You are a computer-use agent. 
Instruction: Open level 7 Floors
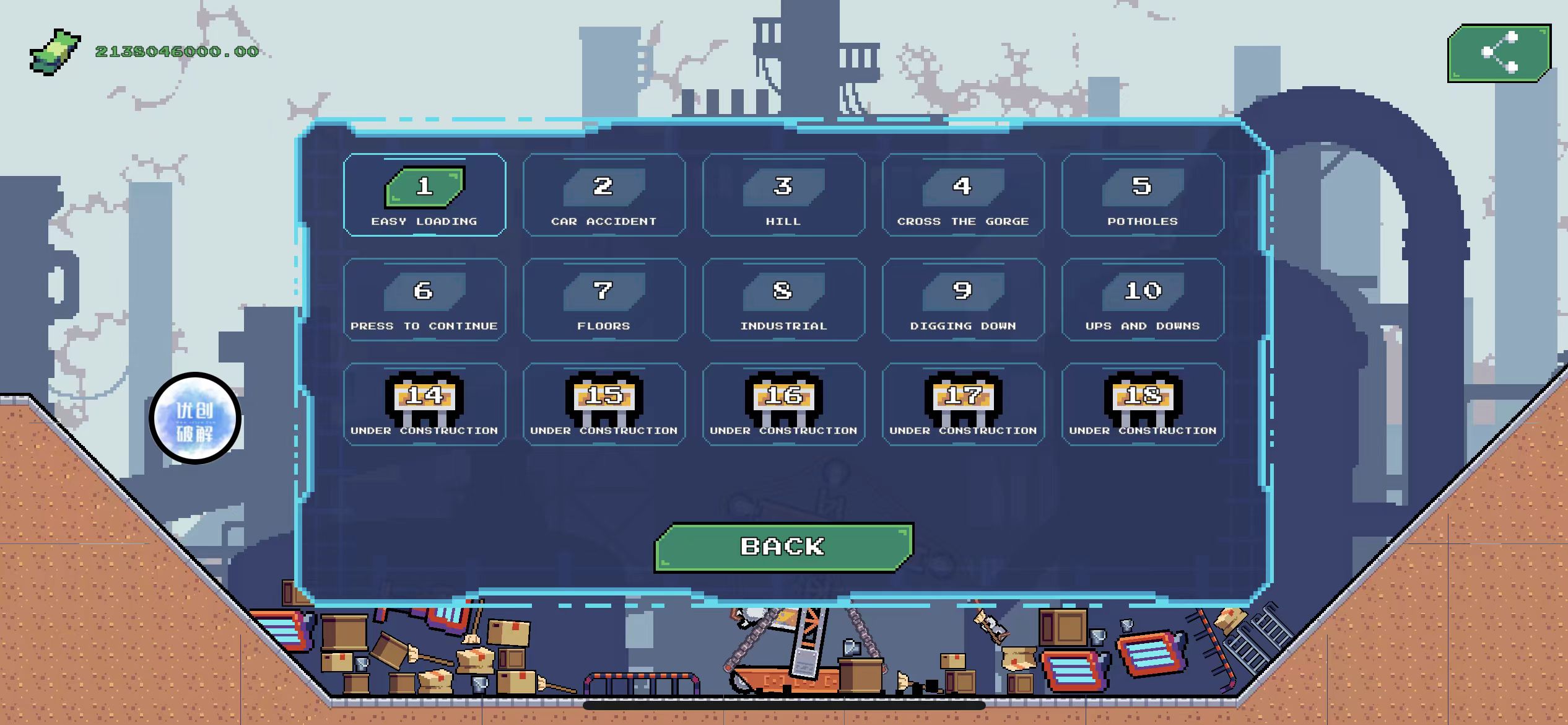tap(604, 300)
